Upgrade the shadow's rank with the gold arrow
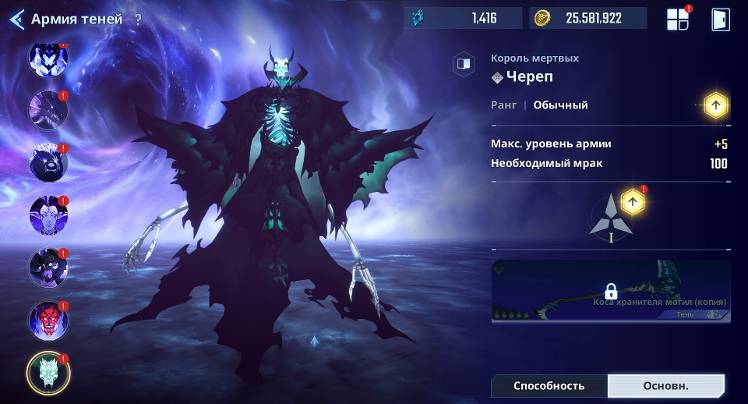The width and height of the screenshot is (748, 404). pyautogui.click(x=715, y=104)
